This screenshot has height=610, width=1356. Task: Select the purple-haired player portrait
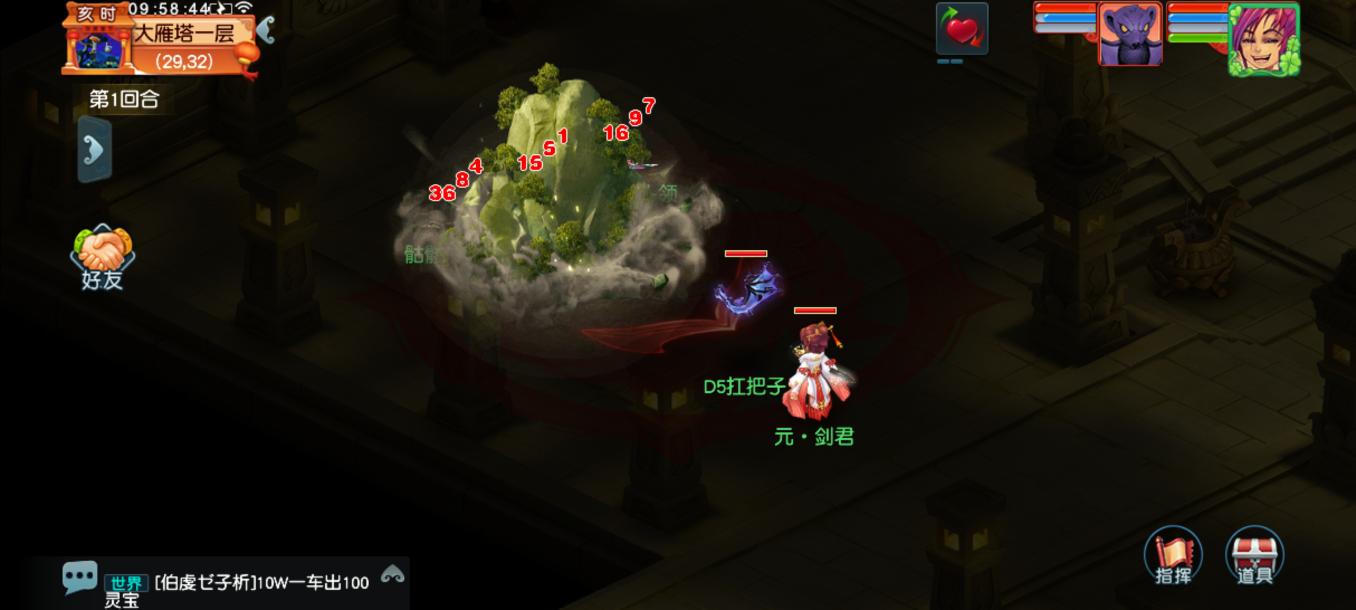[1263, 38]
